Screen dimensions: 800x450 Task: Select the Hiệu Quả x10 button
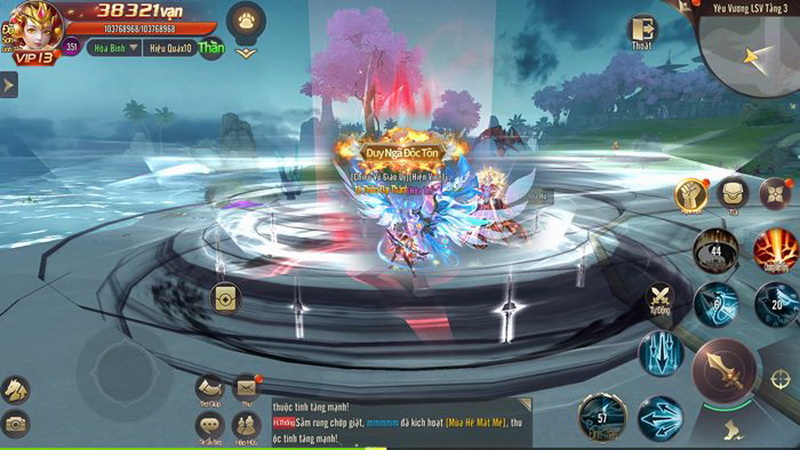click(x=169, y=47)
